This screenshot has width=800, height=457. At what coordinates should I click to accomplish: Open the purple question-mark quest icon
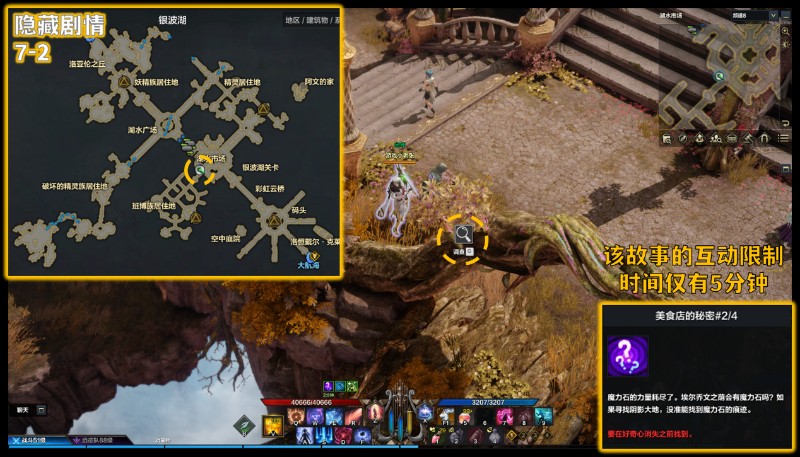(628, 358)
